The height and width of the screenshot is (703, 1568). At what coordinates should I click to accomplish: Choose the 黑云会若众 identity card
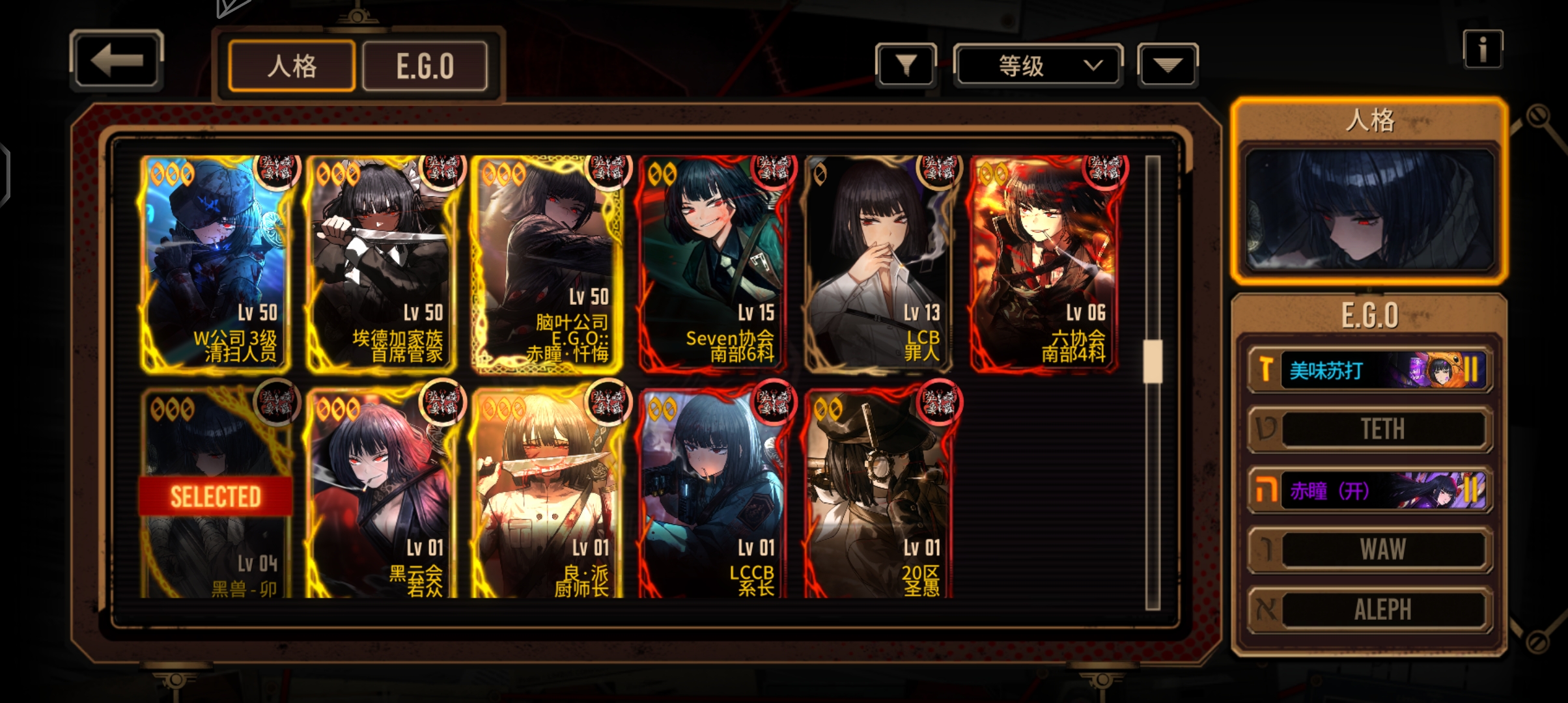[382, 495]
